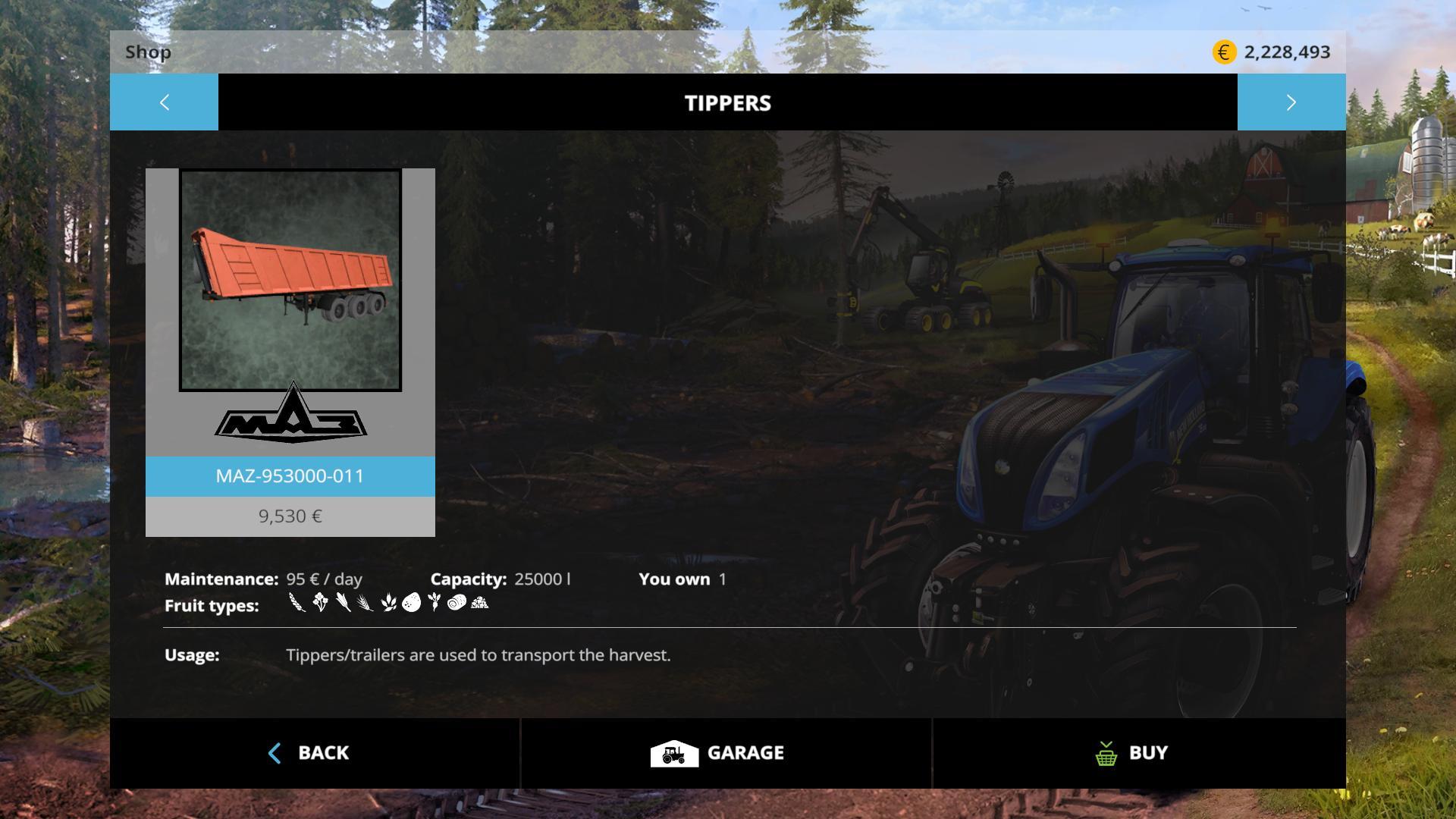This screenshot has width=1456, height=819.
Task: Click the sugar beet fruit type icon
Action: click(435, 601)
